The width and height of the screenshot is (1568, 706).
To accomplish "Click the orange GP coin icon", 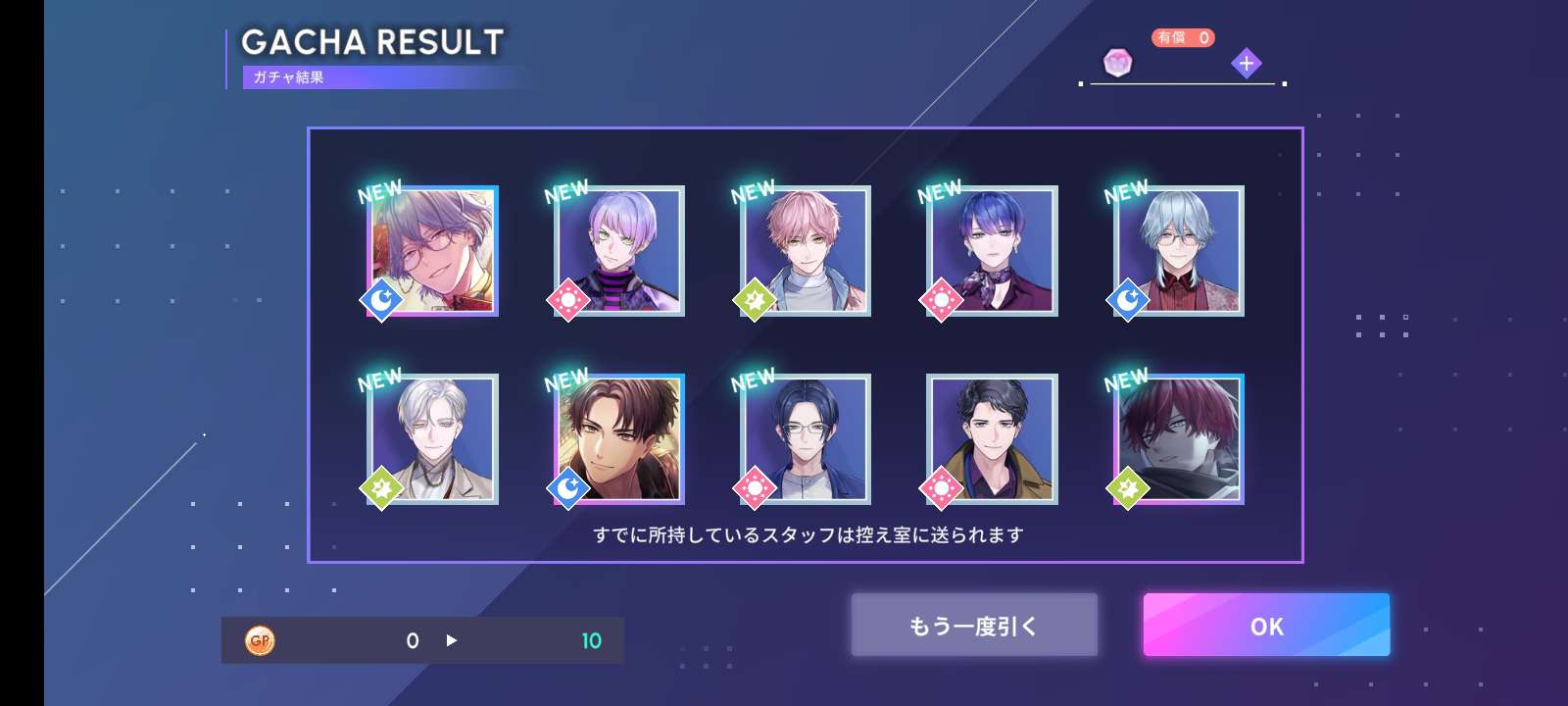I will 260,640.
